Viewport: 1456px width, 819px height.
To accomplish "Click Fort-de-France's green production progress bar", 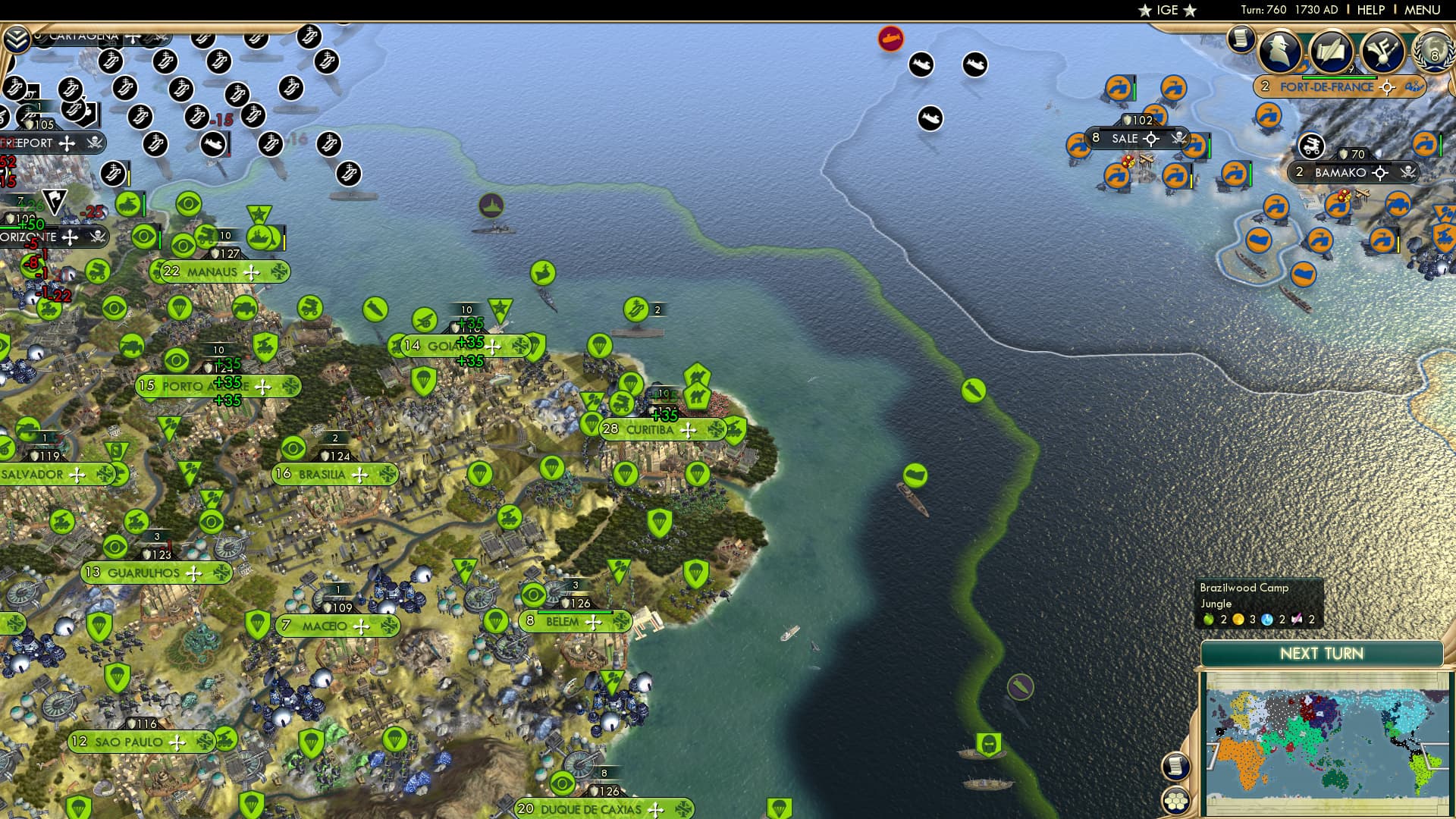I will [x=1339, y=79].
